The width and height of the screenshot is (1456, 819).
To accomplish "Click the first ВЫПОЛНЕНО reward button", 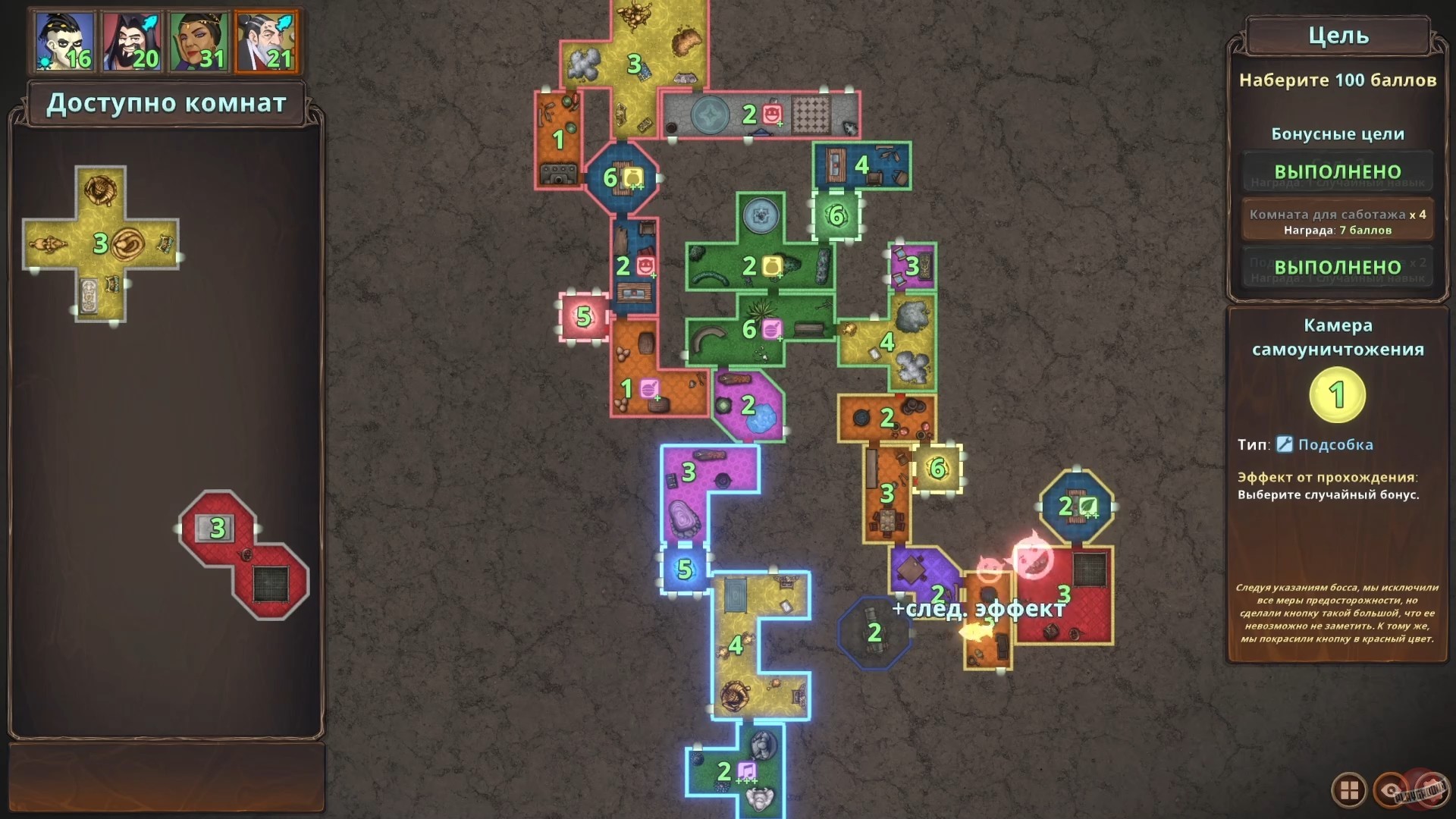I will click(x=1338, y=173).
